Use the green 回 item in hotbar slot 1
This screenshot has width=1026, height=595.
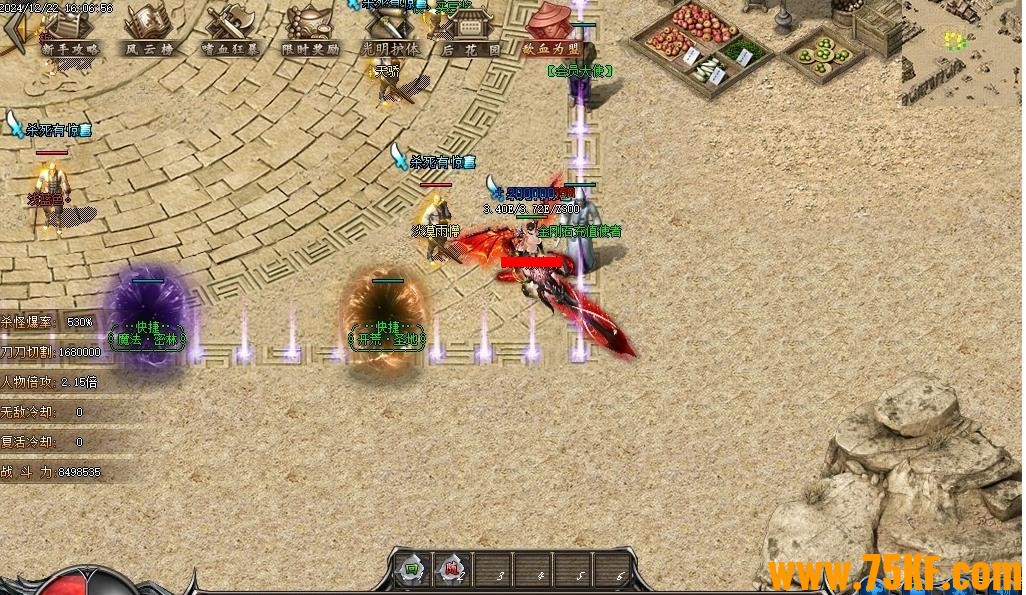point(411,572)
